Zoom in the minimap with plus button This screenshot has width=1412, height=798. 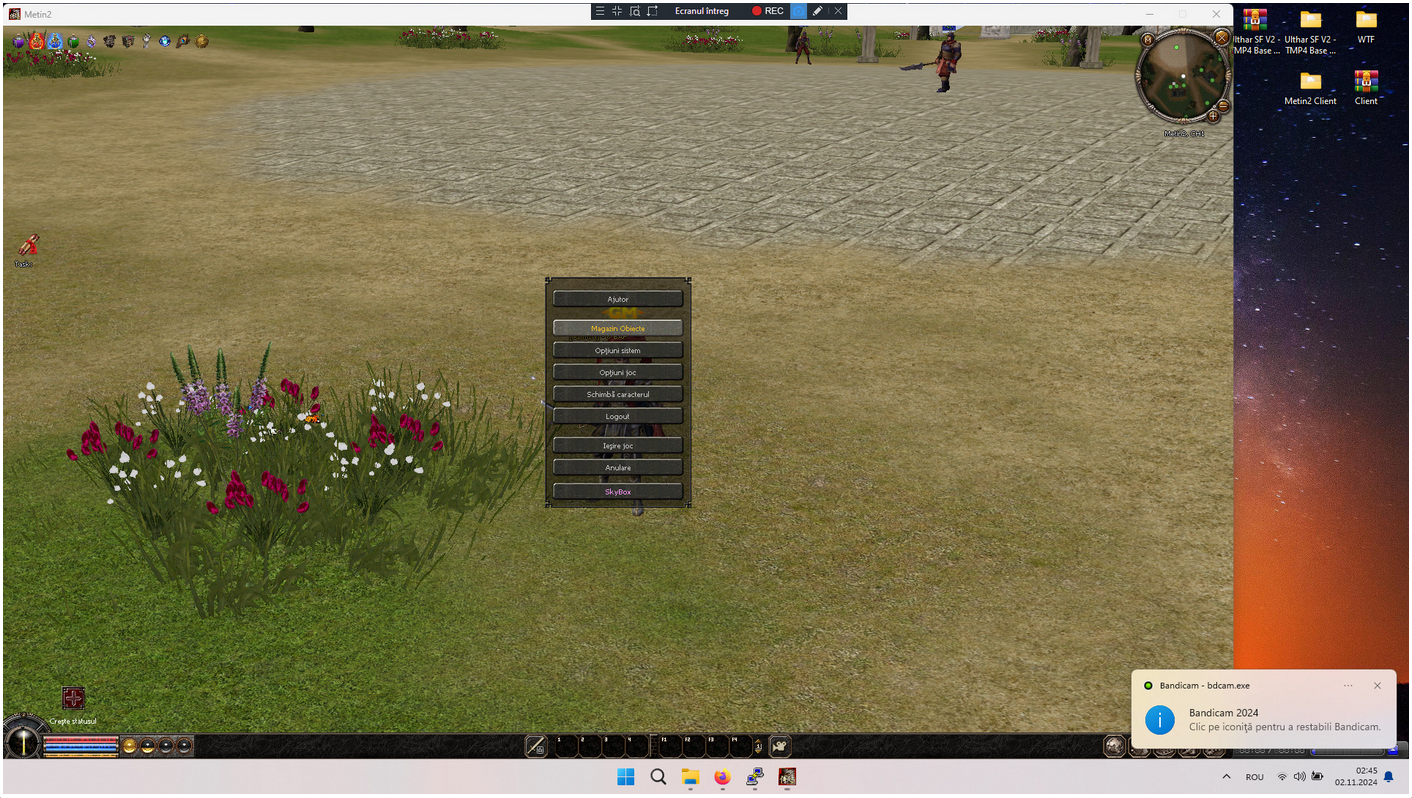point(1214,116)
